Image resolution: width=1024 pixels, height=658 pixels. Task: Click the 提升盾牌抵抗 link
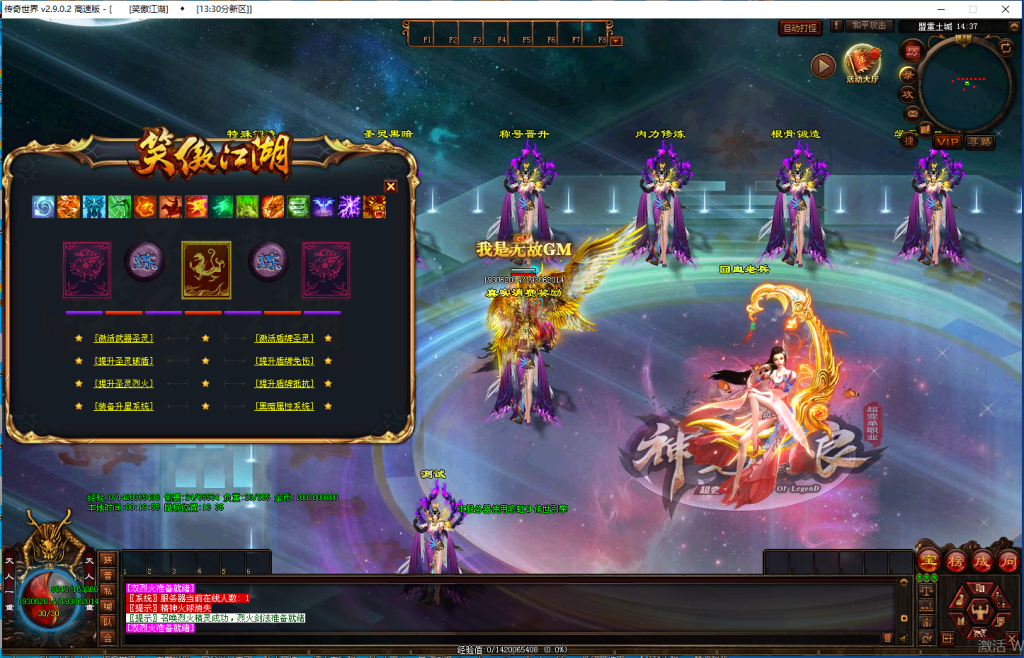(285, 384)
